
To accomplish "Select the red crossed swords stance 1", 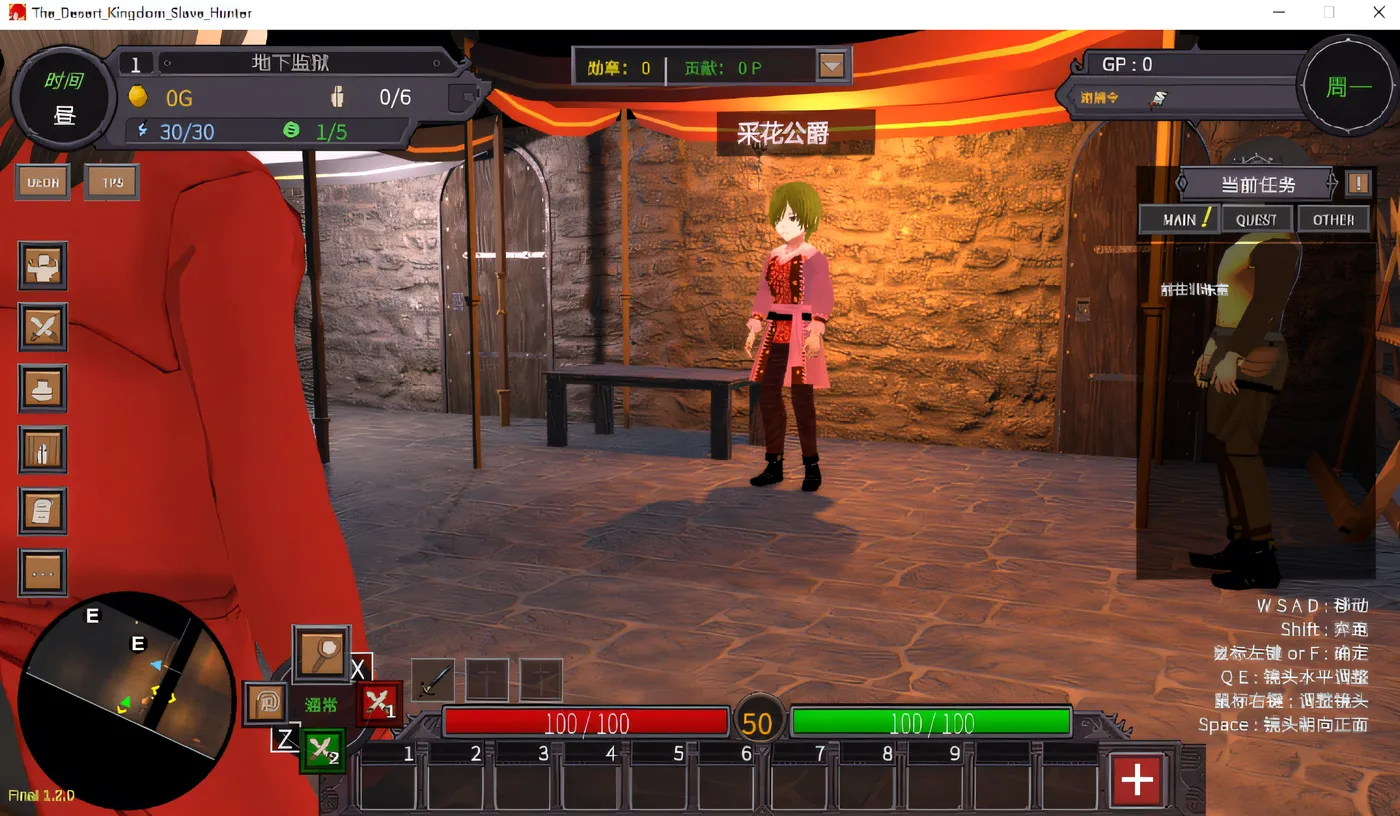I will 378,704.
